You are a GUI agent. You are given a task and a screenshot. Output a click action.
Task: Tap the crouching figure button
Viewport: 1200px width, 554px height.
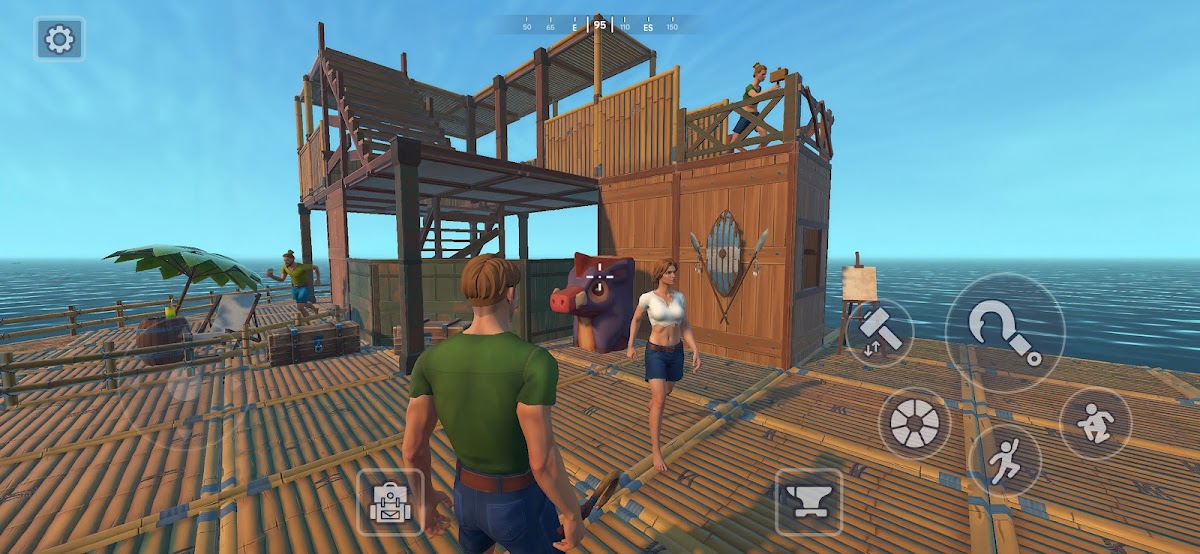click(1095, 423)
